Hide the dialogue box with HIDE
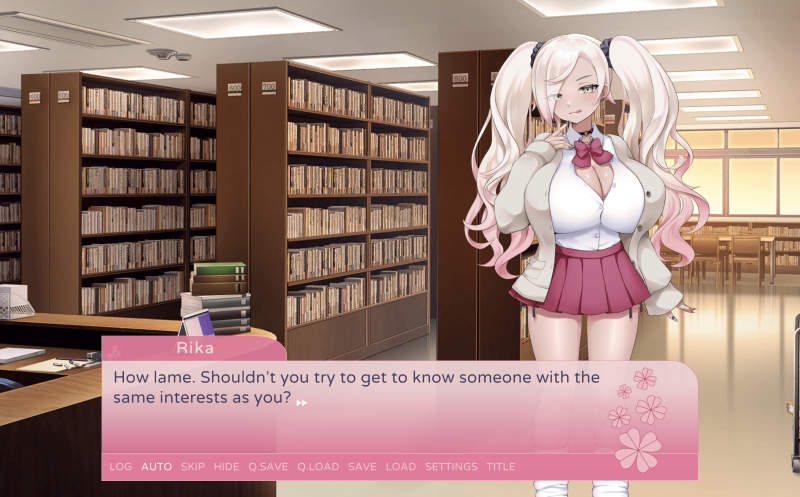This screenshot has width=800, height=497. (226, 467)
